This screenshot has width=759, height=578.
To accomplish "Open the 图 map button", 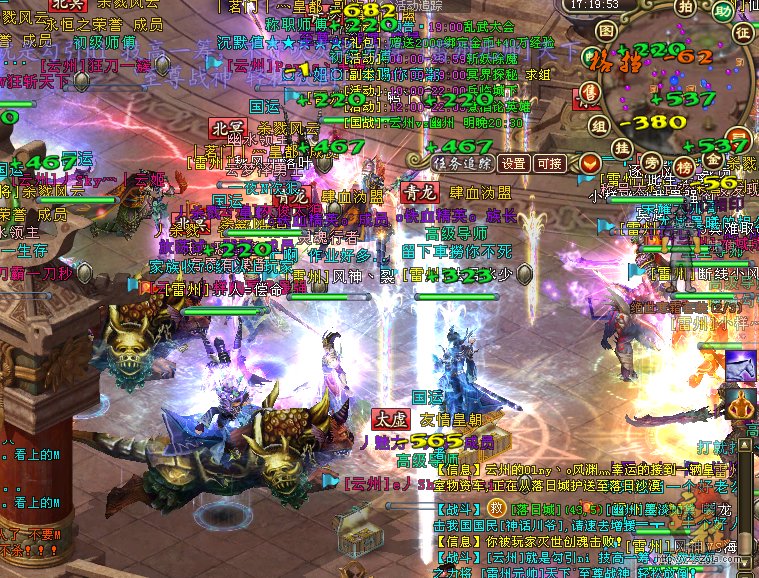I will (x=606, y=31).
